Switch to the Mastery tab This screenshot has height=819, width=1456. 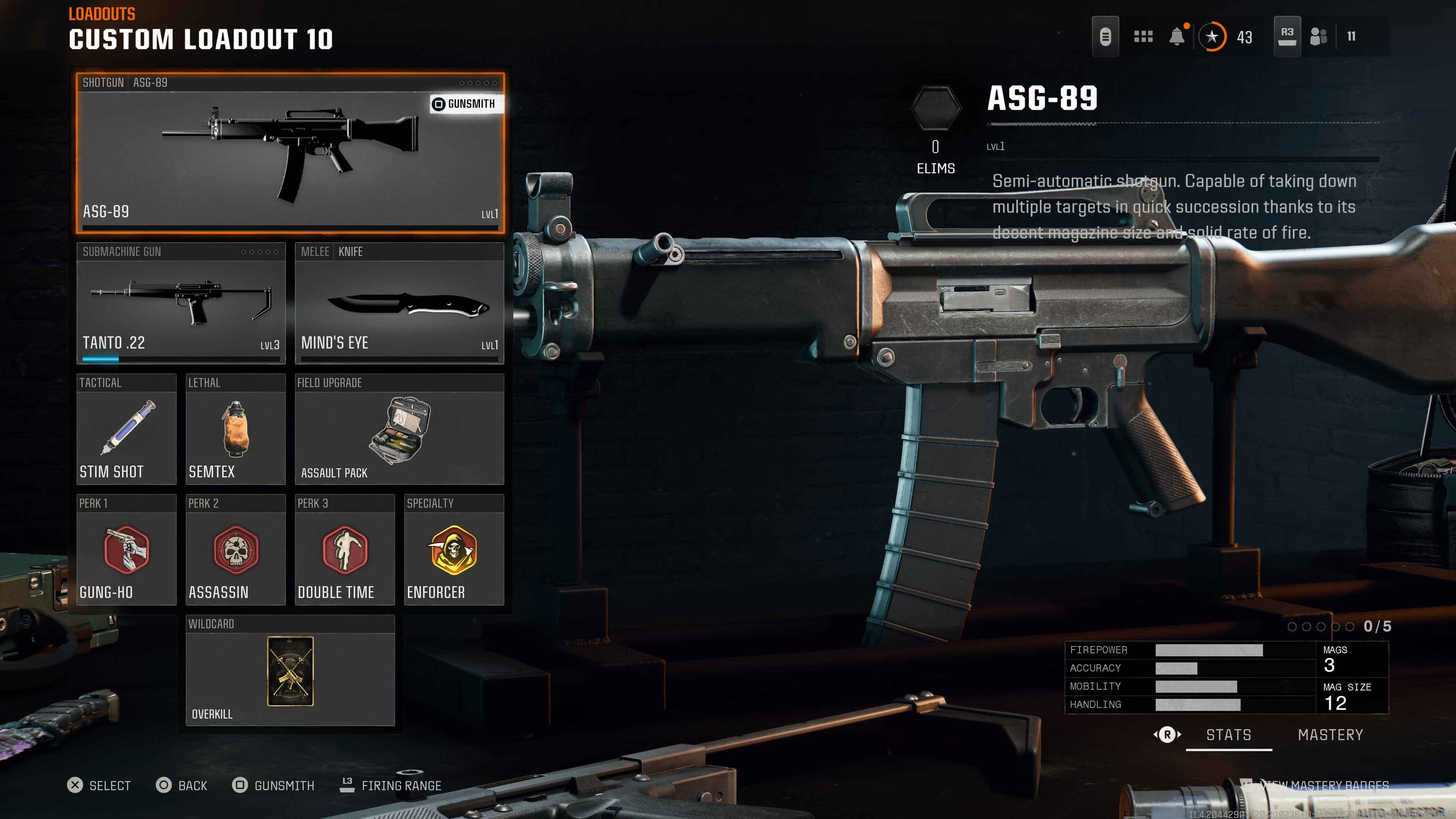click(x=1330, y=735)
